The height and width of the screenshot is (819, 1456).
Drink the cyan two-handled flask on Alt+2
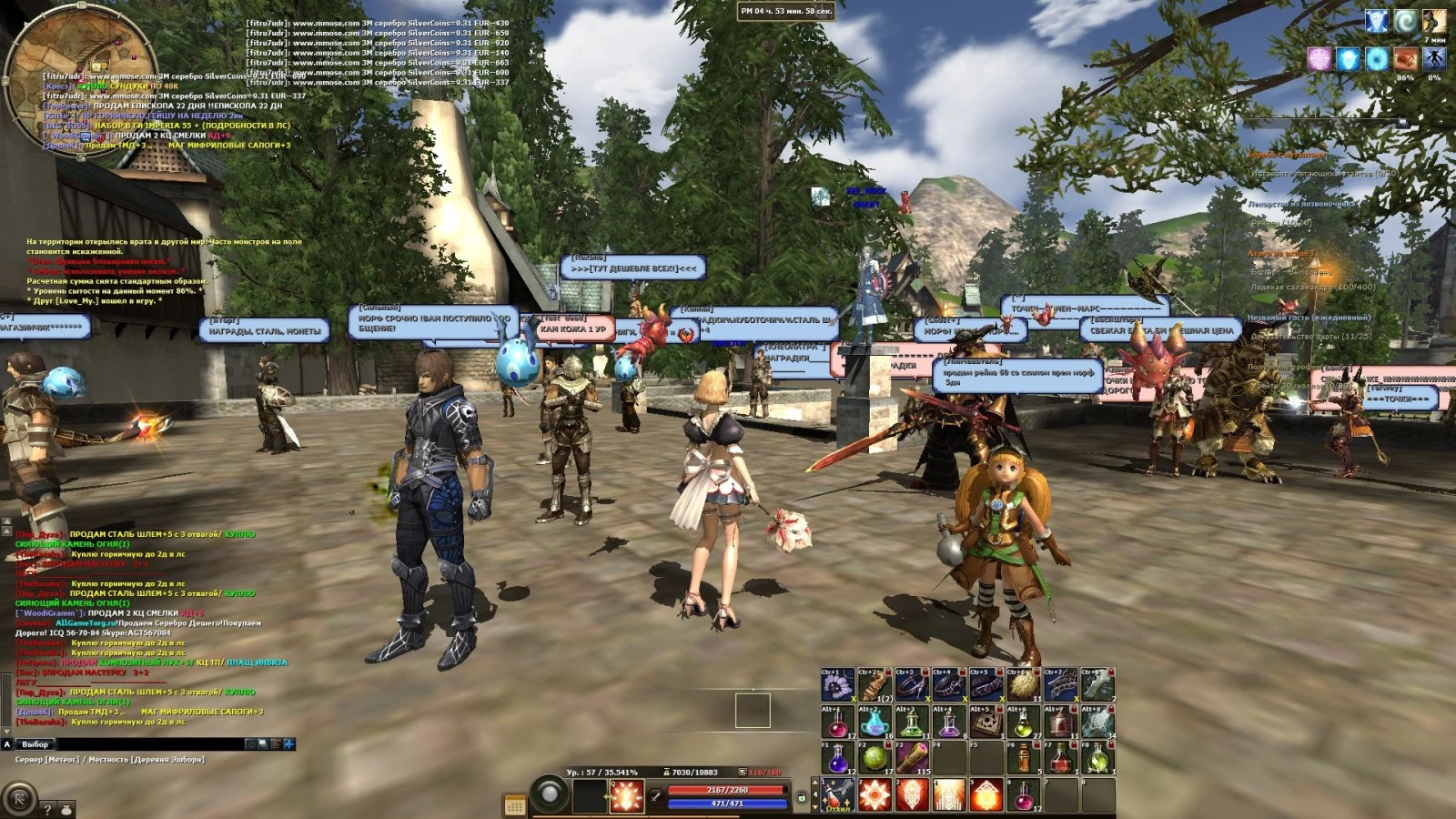[875, 723]
